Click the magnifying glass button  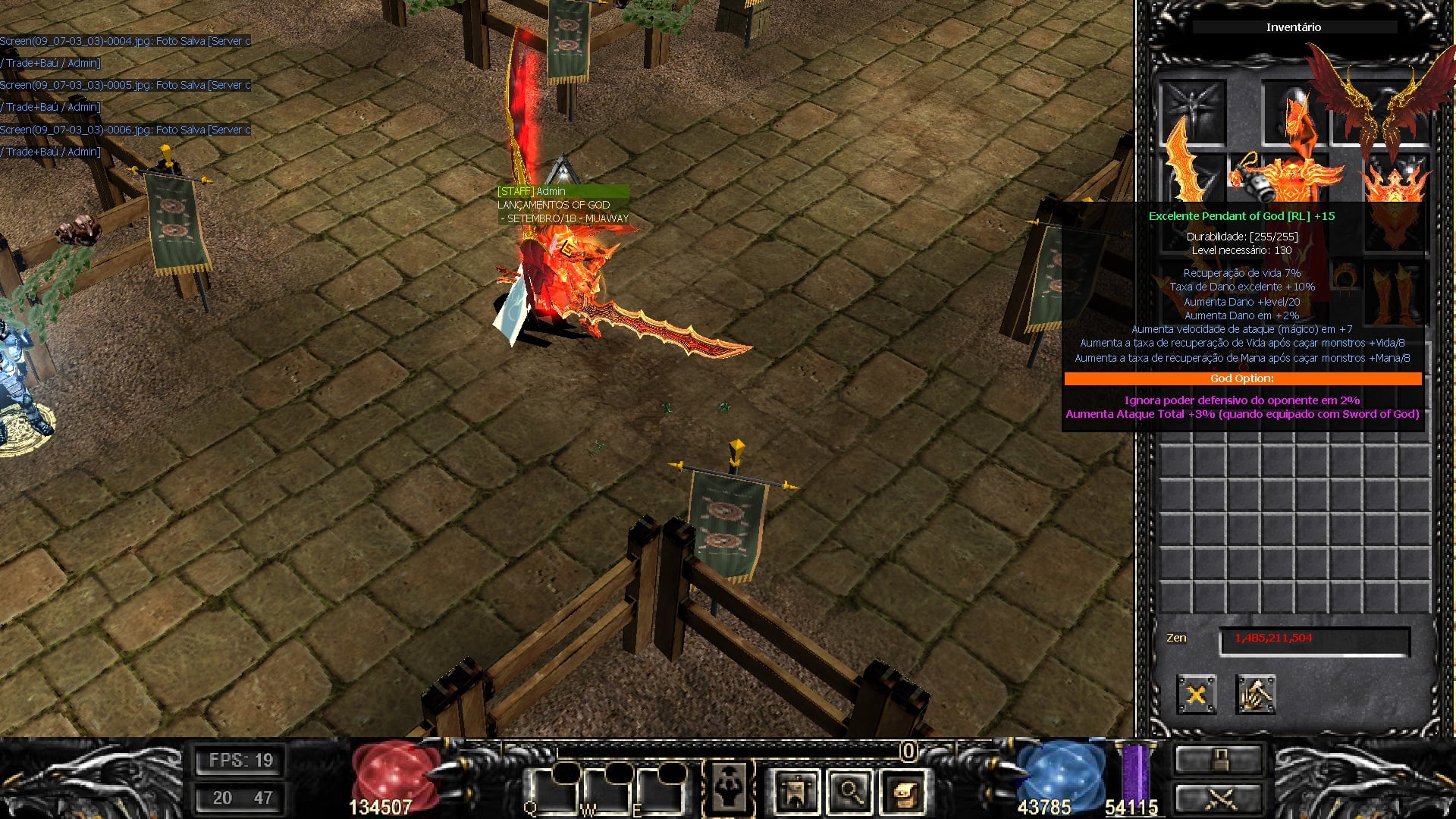click(849, 792)
